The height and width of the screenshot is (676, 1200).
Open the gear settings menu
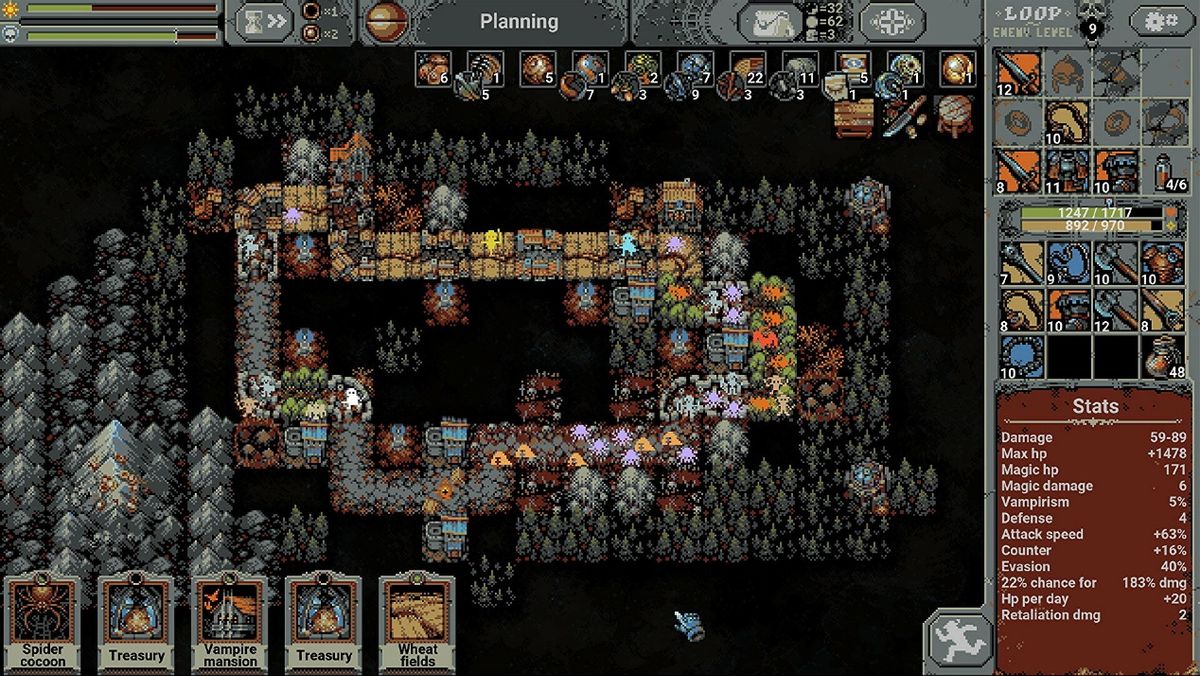click(x=1160, y=21)
